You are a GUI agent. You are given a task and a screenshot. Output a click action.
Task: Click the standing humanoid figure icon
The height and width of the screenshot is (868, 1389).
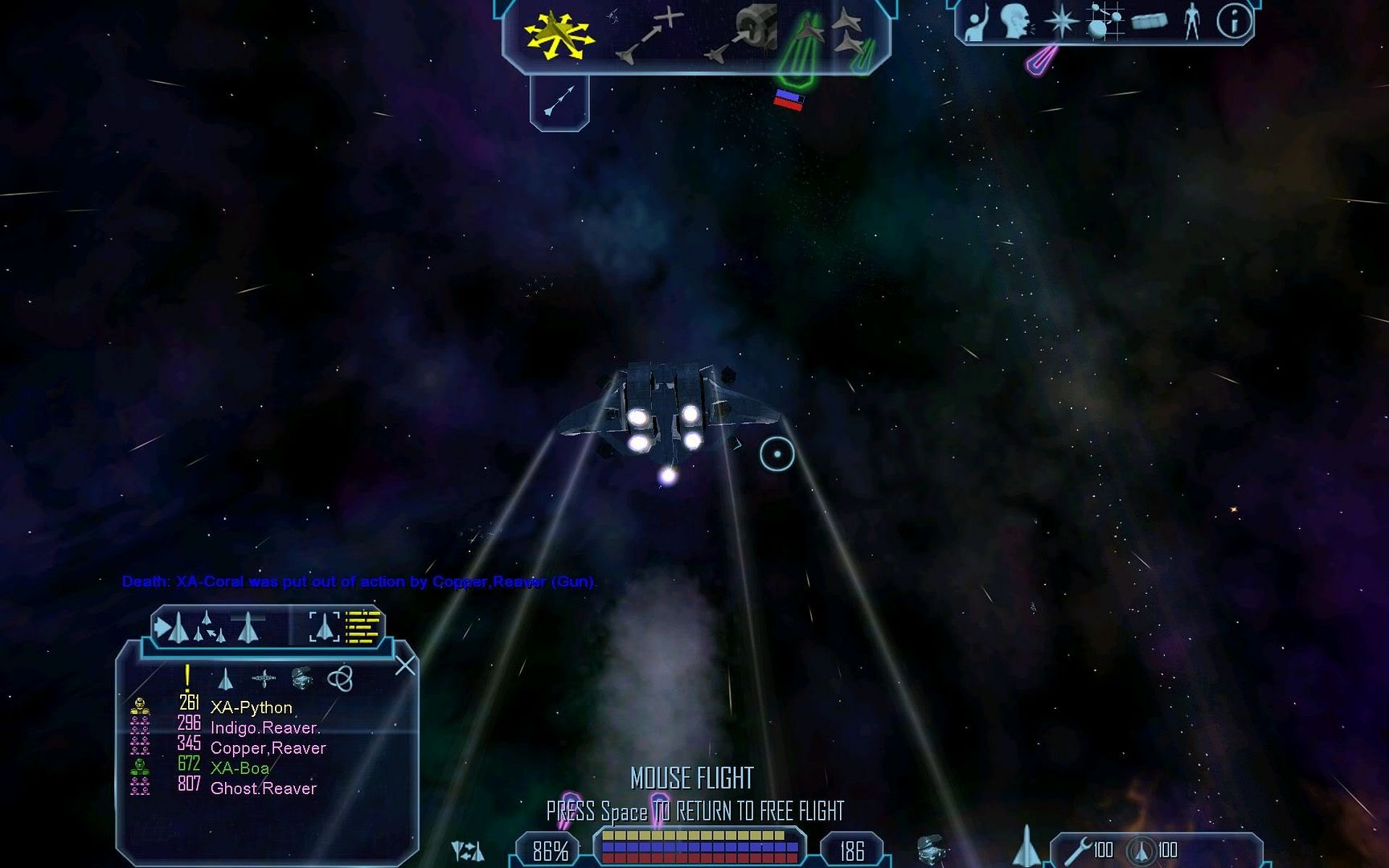point(1191,22)
